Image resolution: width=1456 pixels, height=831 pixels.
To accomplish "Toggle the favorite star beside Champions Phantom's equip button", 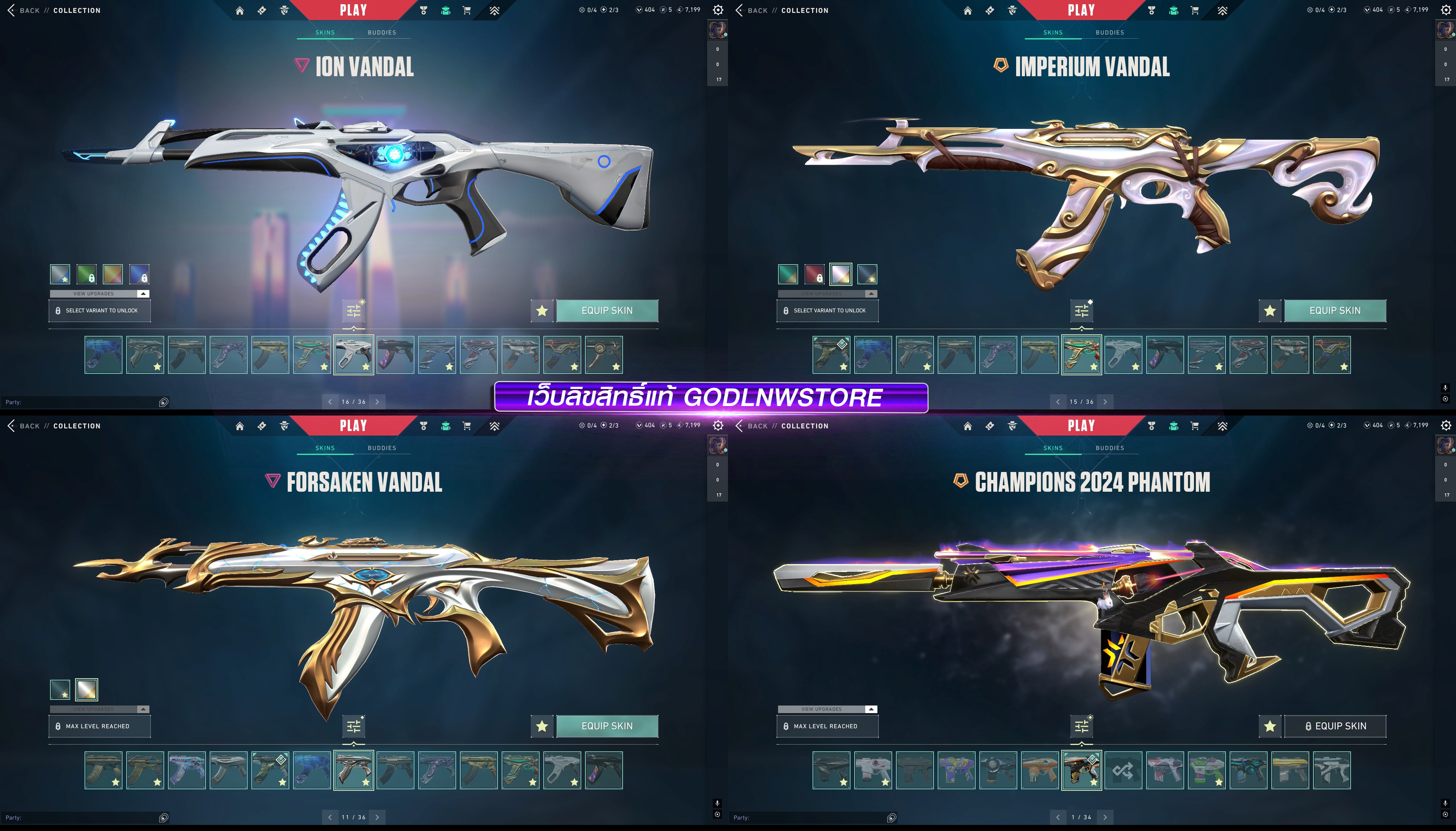I will coord(1269,726).
